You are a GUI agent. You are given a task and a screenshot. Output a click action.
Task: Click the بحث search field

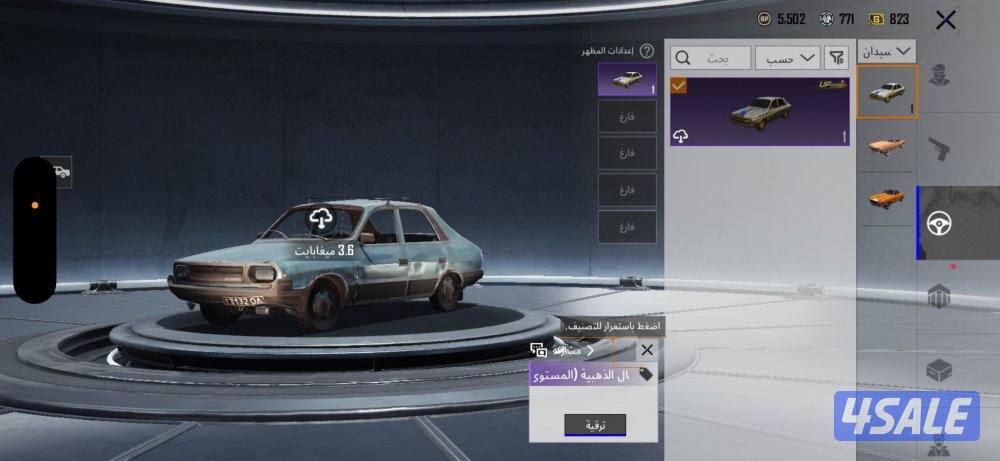pyautogui.click(x=711, y=58)
